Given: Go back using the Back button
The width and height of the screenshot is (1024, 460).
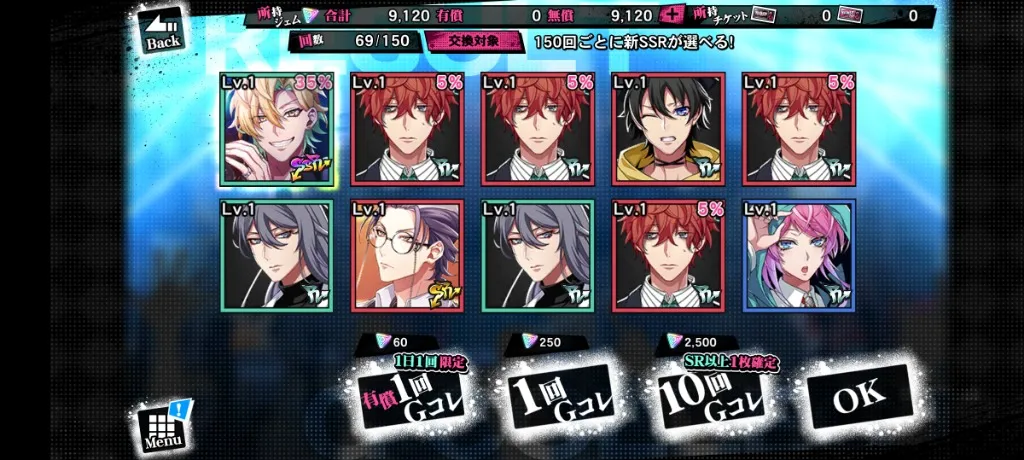Looking at the screenshot, I should tap(164, 32).
